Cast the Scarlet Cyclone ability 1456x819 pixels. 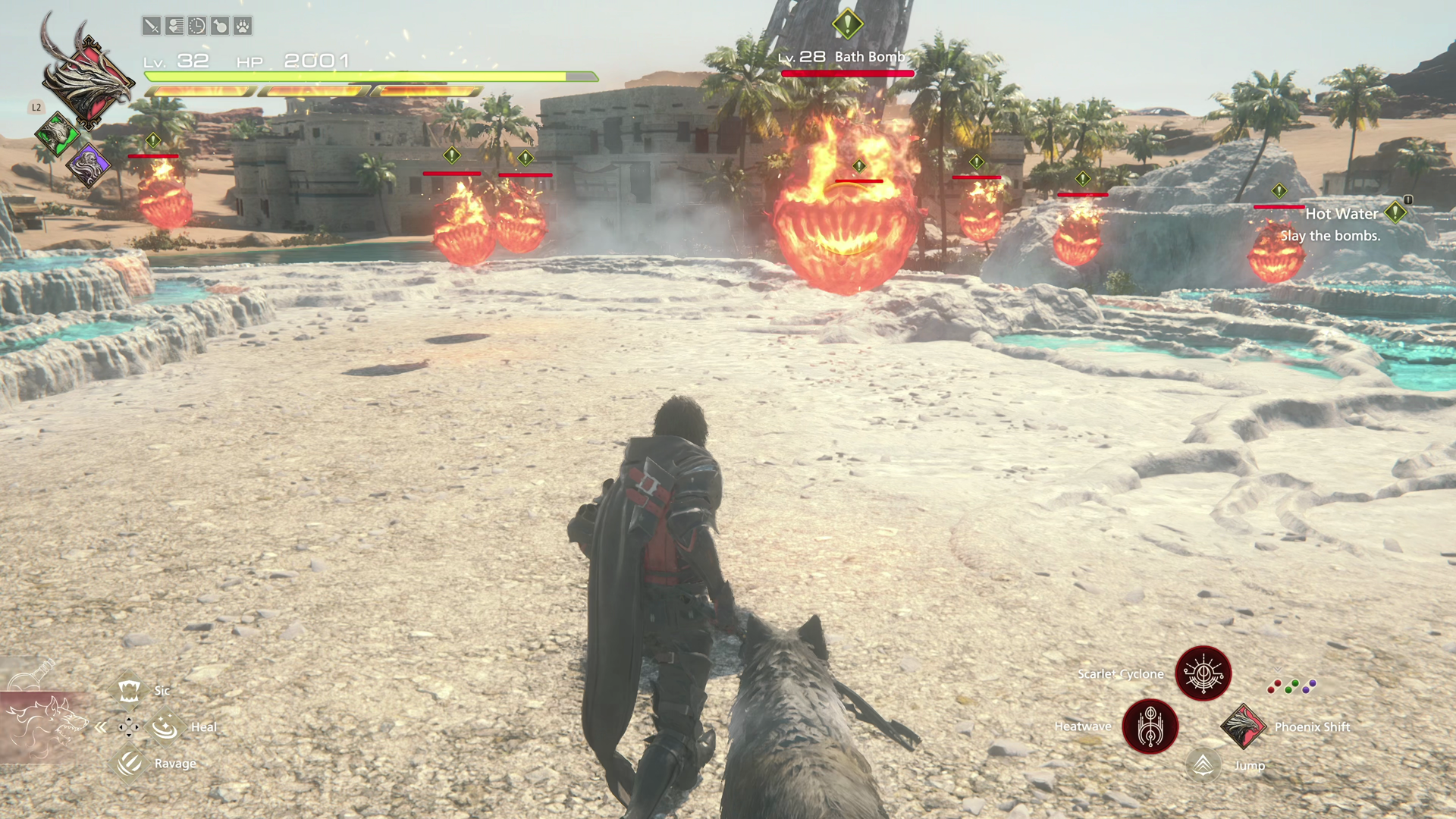click(x=1203, y=673)
